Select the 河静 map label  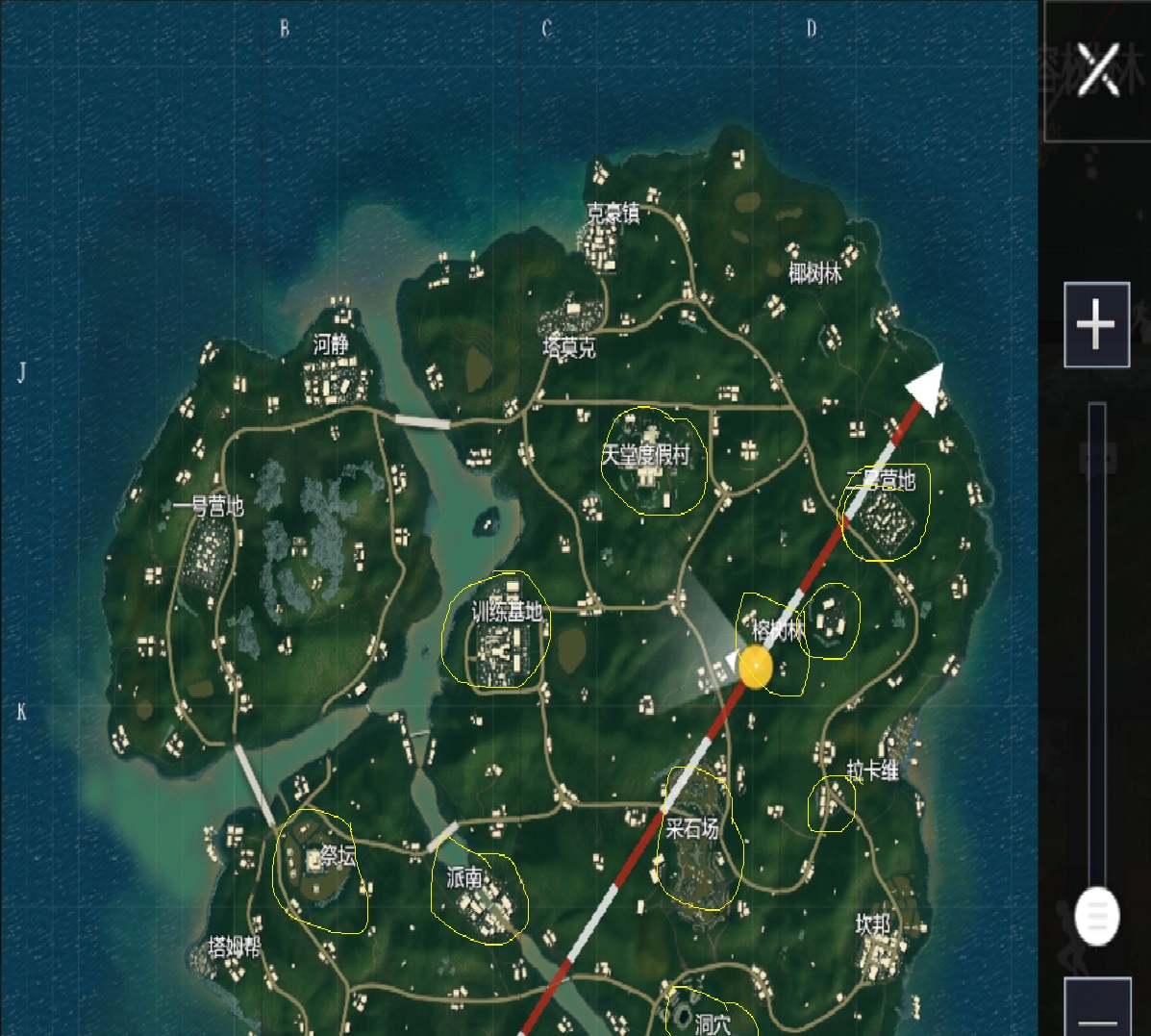tap(330, 344)
